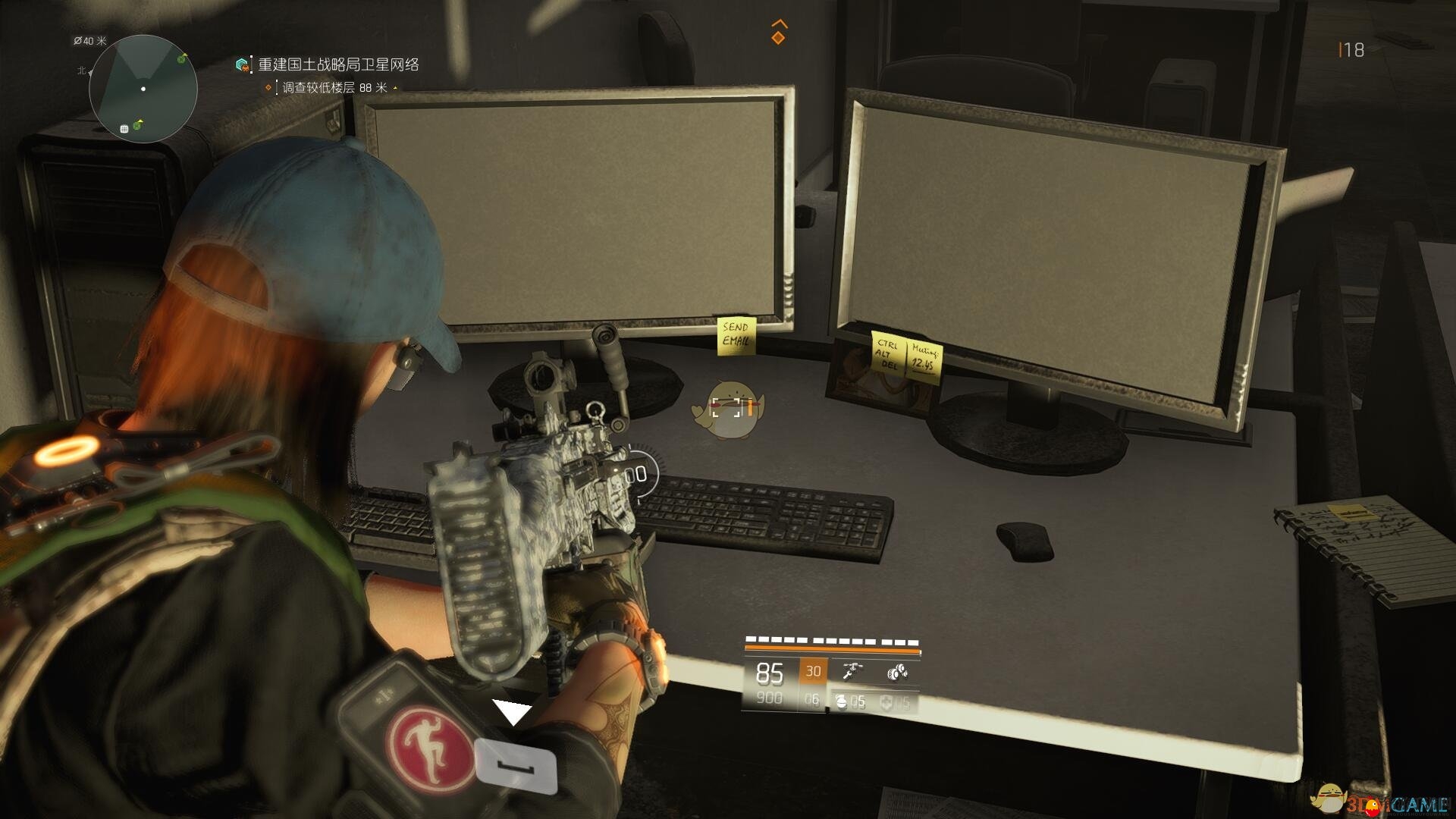
Task: Activate the seeker mine skill icon
Action: 897,672
